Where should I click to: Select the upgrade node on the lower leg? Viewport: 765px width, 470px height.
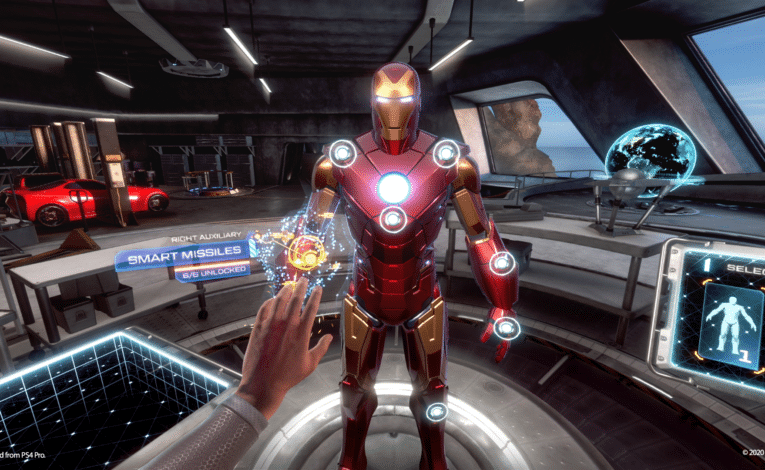pyautogui.click(x=435, y=411)
